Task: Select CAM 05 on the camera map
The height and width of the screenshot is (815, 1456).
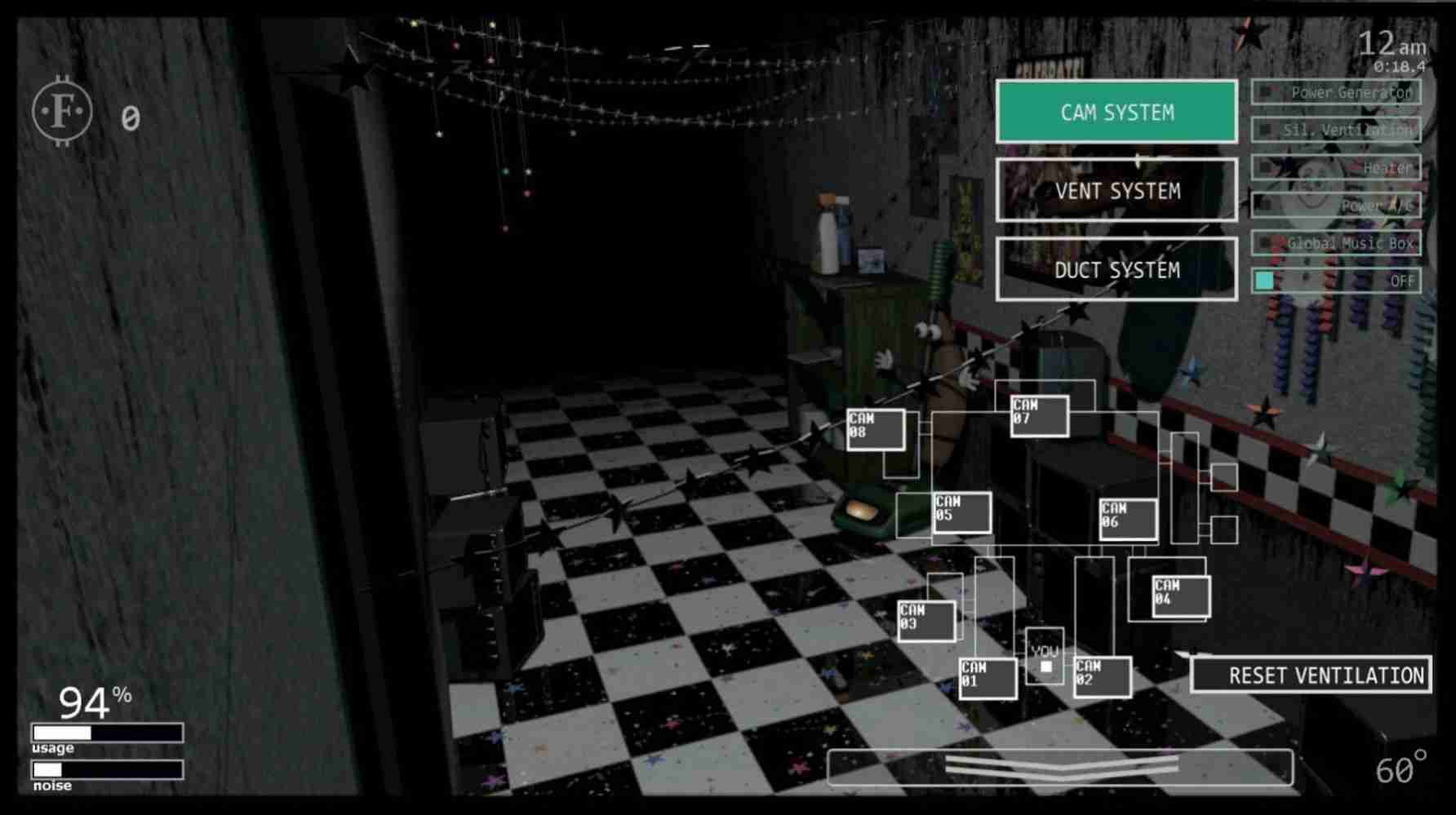Action: [961, 510]
